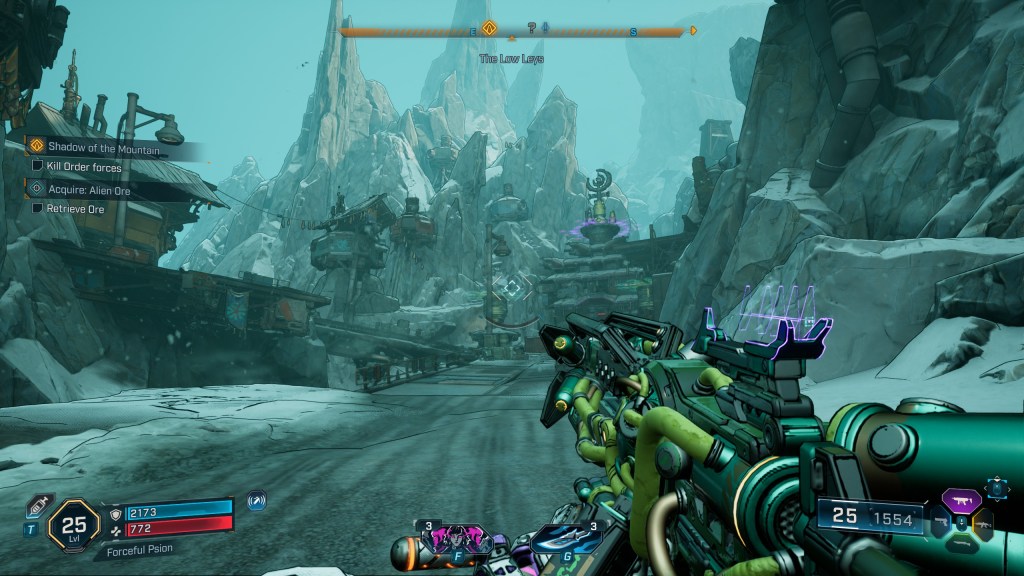1024x576 pixels.
Task: Click the orange quest marker on the compass
Action: [489, 28]
